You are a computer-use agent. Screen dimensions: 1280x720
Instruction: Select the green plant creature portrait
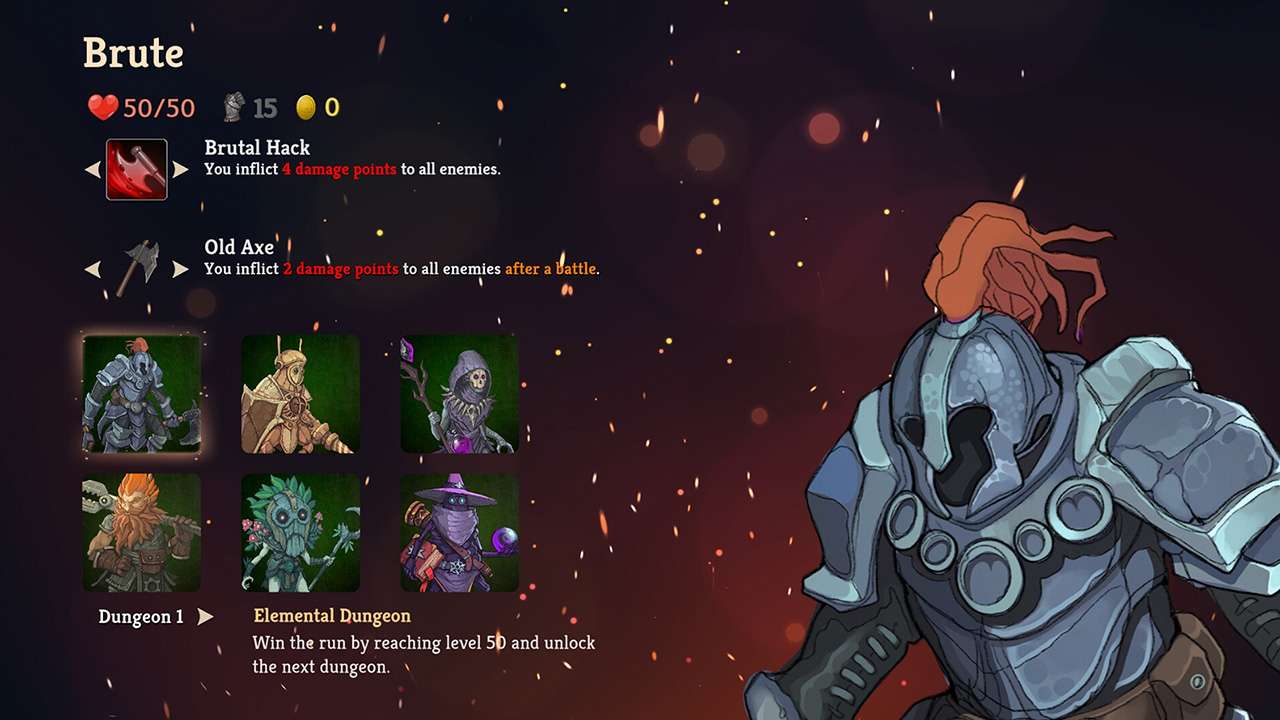[300, 533]
